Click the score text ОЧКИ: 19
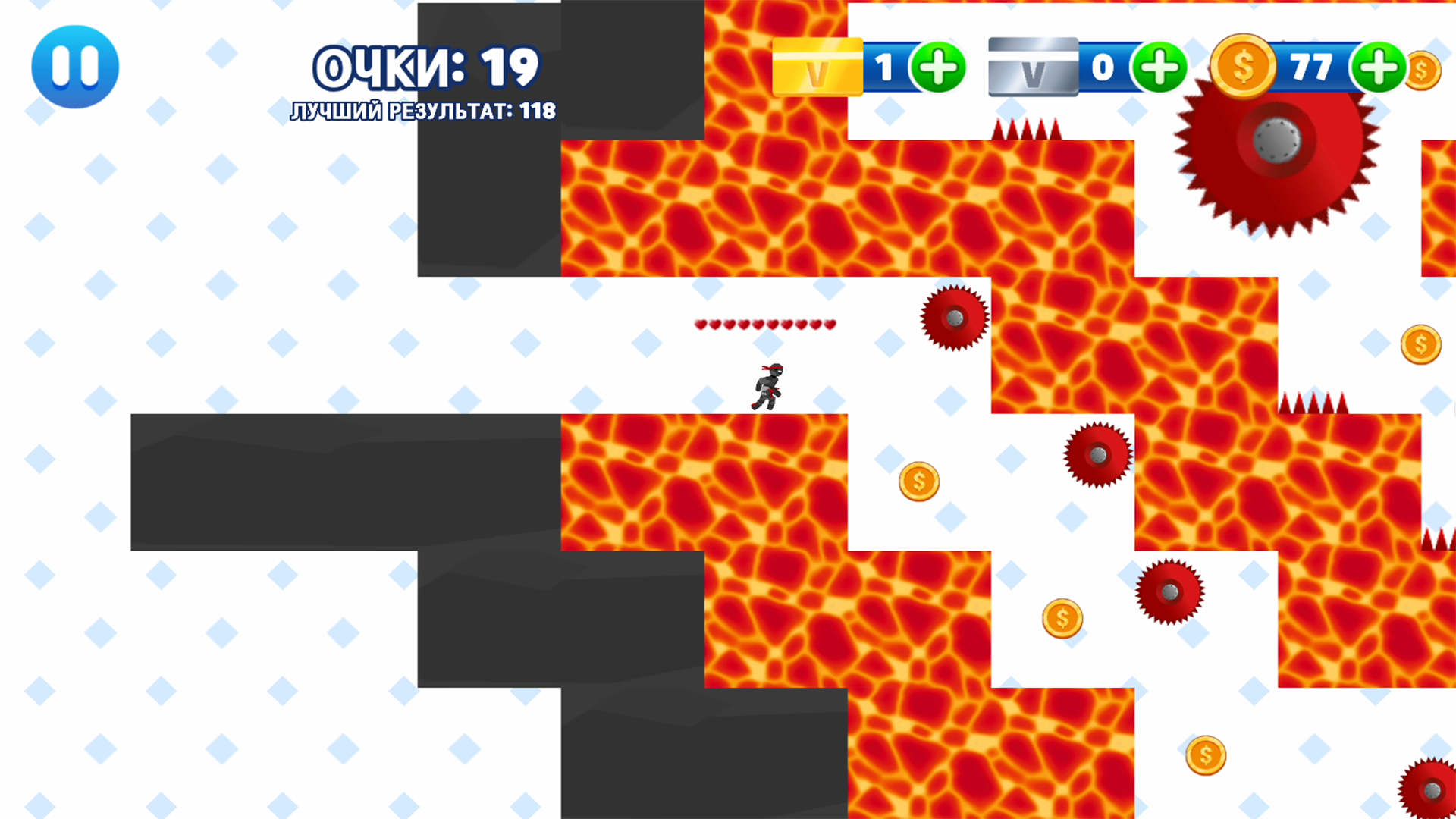 pos(425,67)
